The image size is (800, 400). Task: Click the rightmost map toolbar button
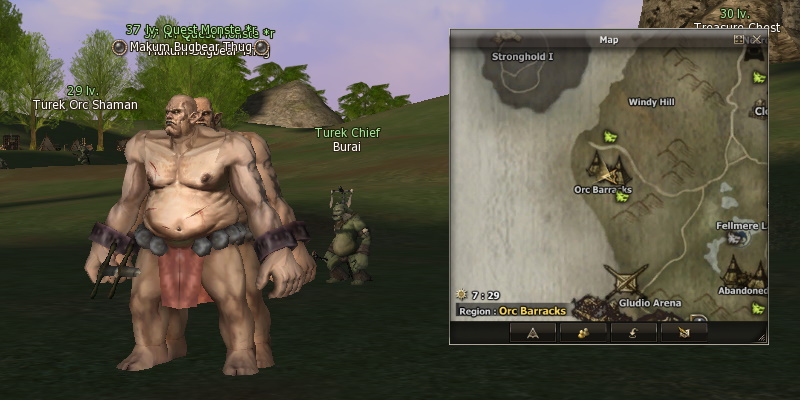684,333
